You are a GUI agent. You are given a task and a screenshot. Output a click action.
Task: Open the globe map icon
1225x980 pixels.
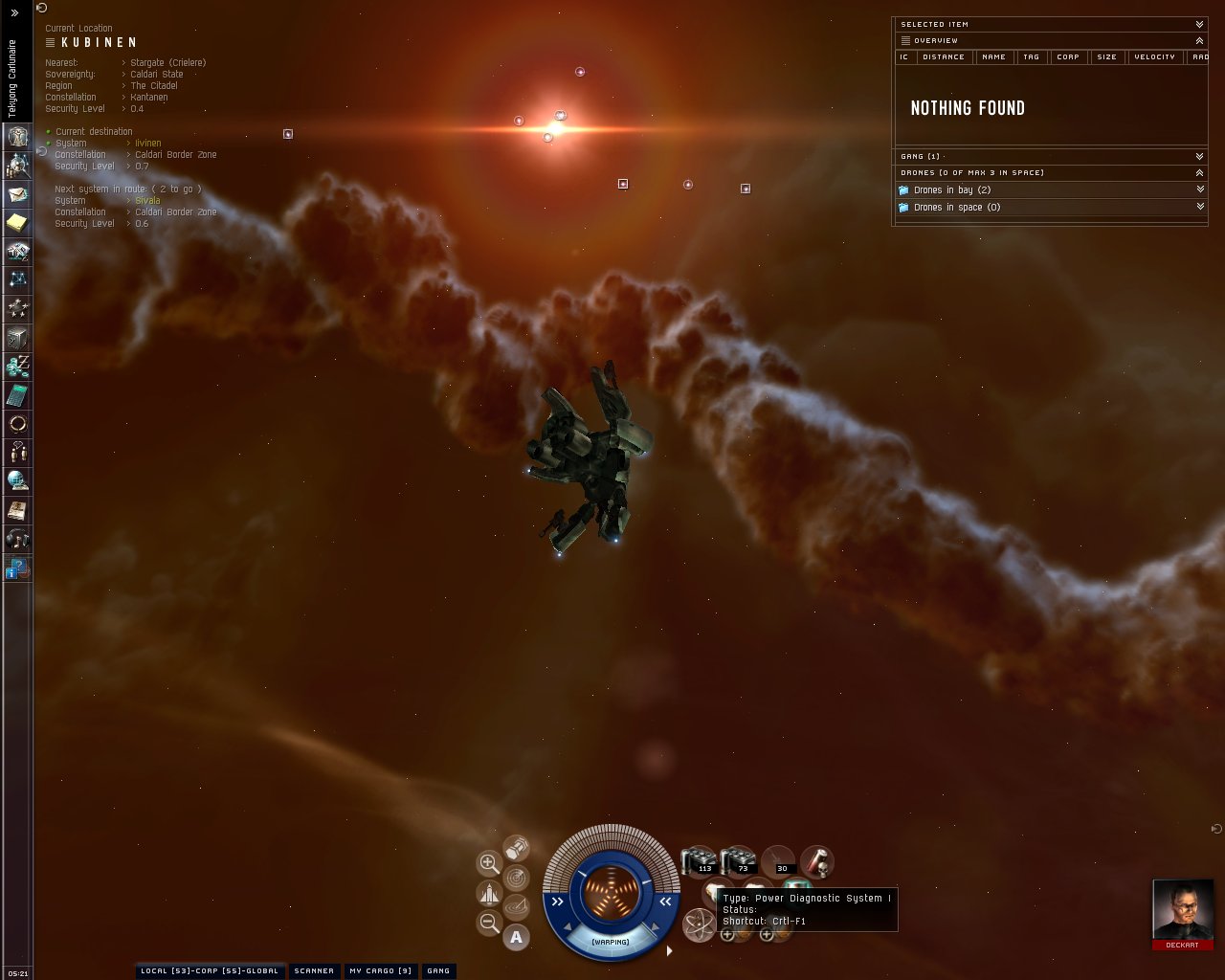[x=17, y=480]
